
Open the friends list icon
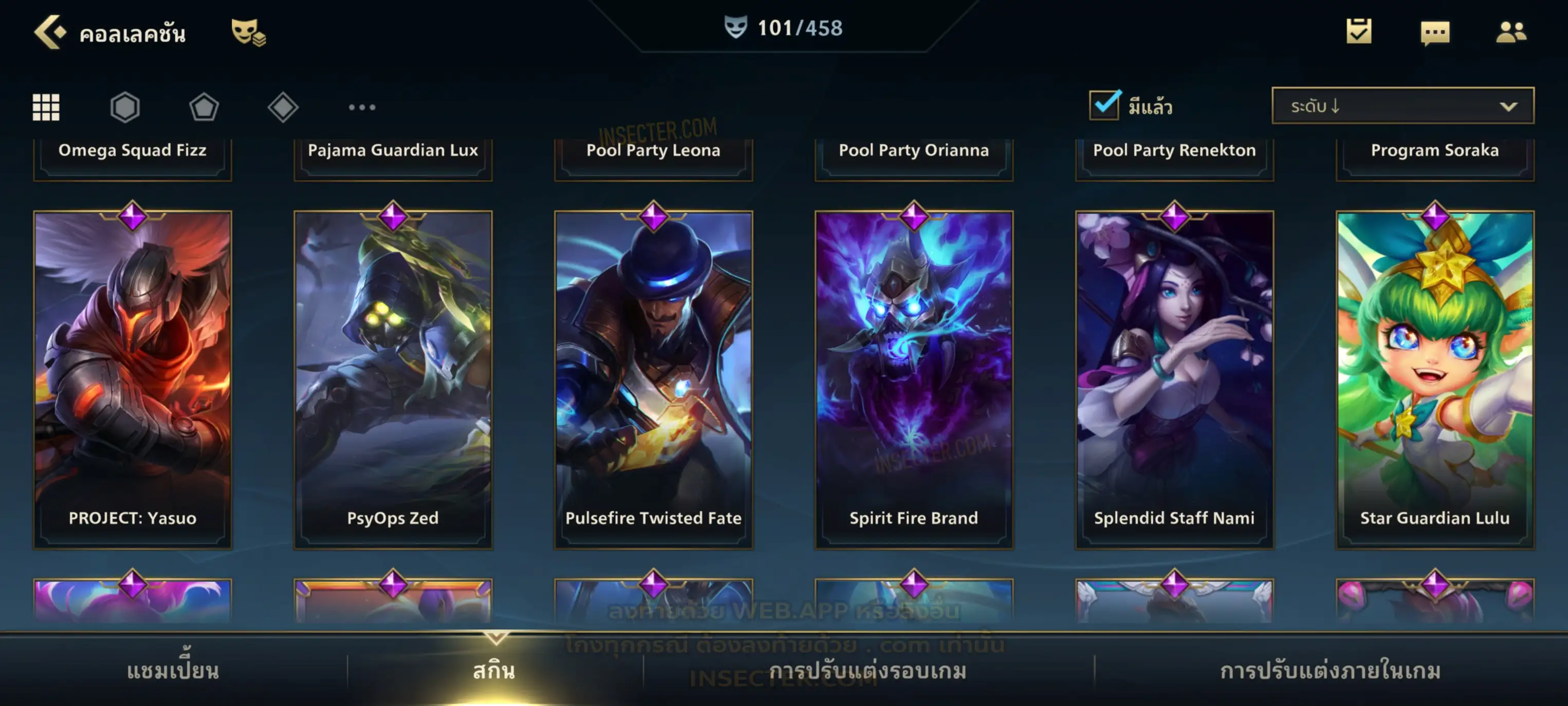pyautogui.click(x=1511, y=32)
